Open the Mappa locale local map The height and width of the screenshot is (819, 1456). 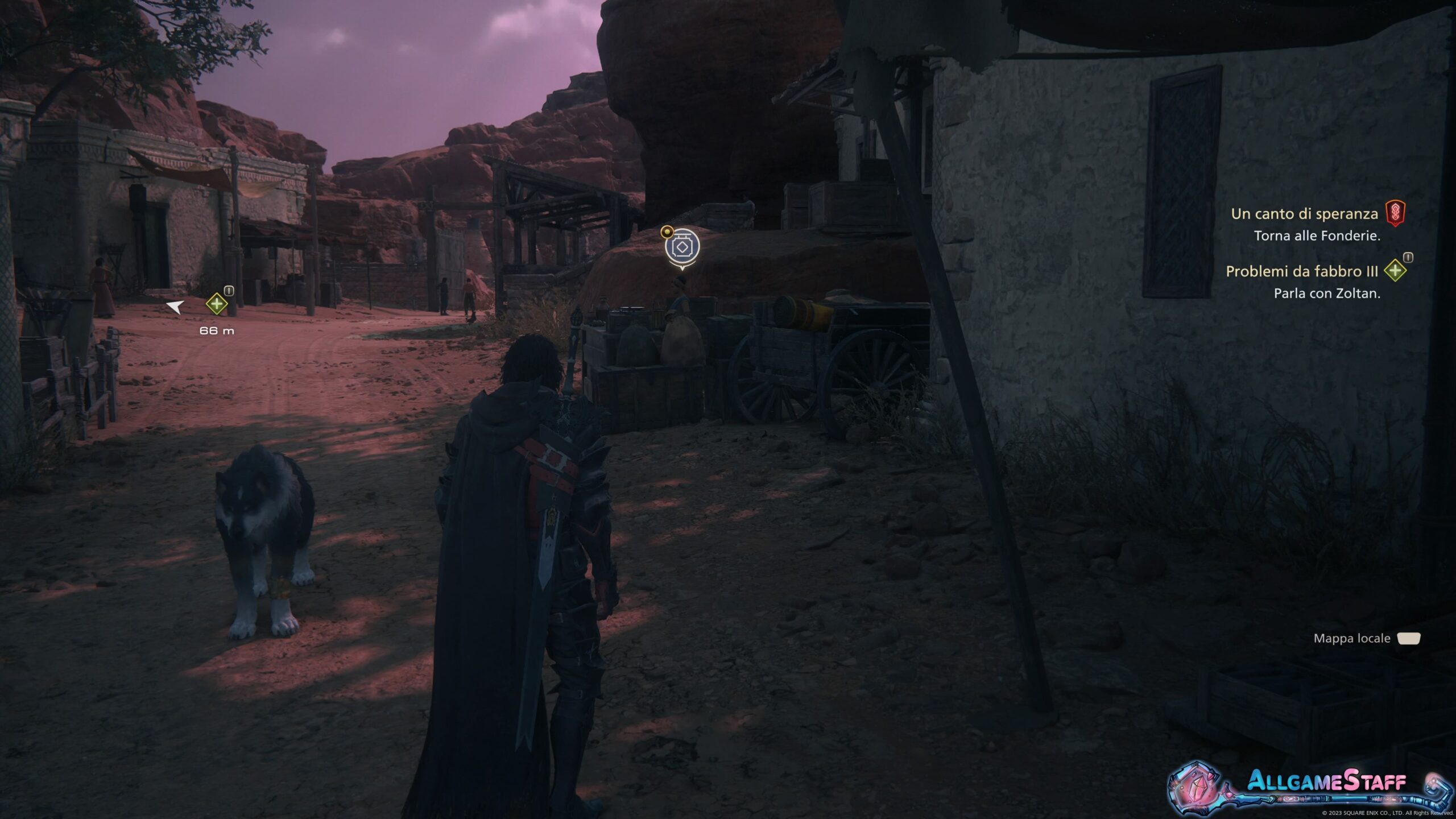pos(1366,638)
